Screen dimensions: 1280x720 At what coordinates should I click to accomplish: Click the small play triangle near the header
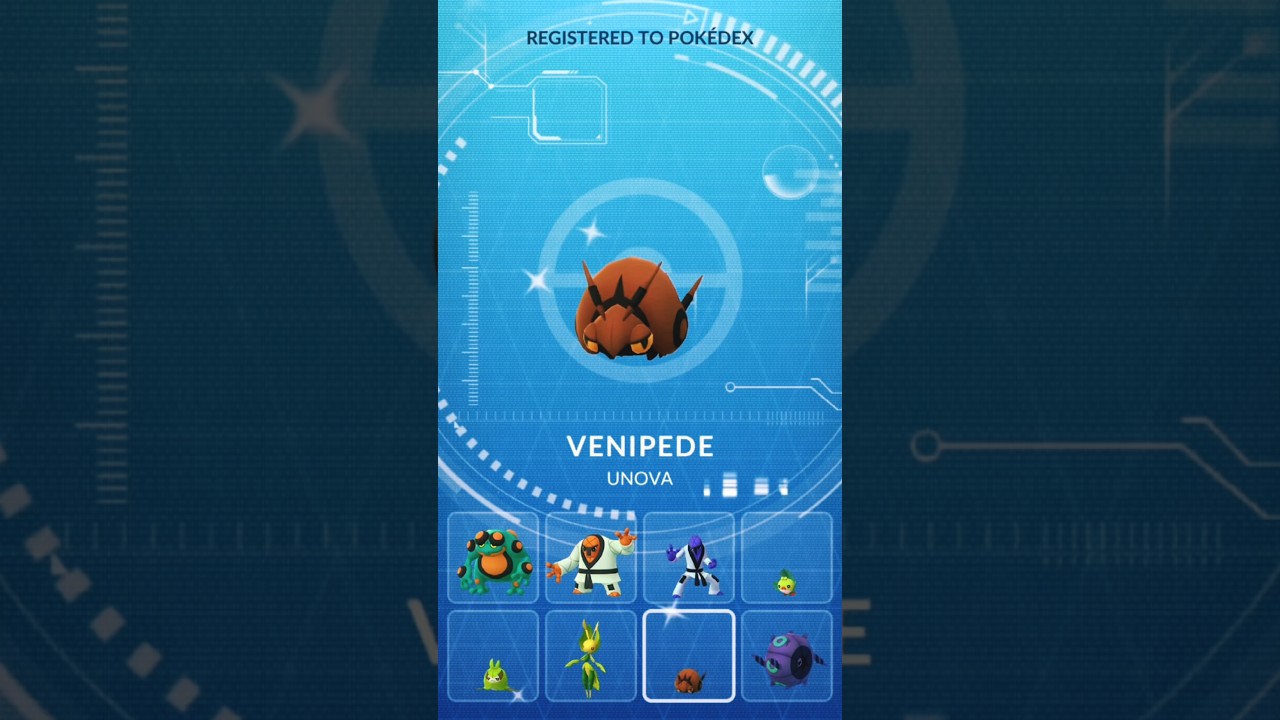pos(692,17)
